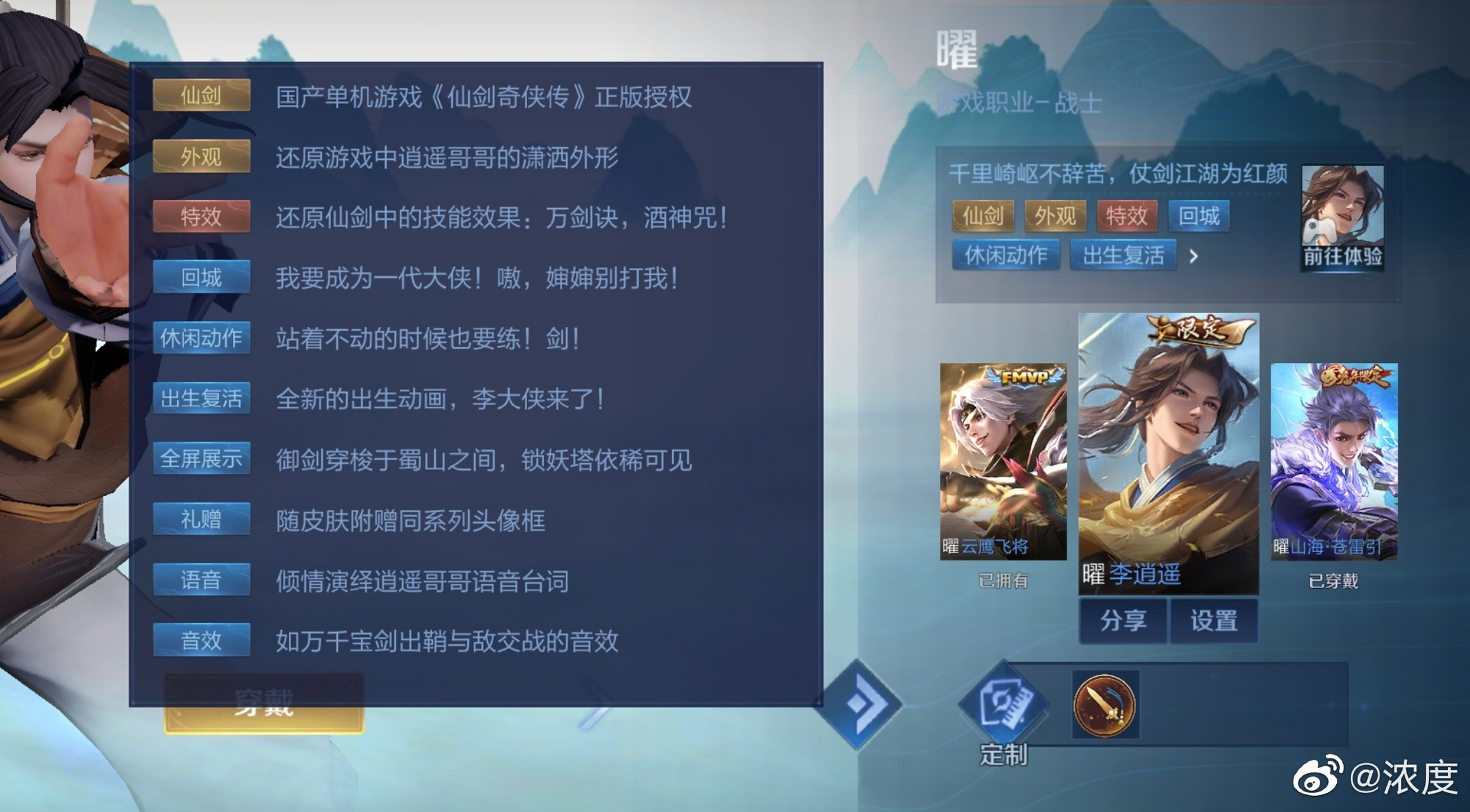Toggle the 休闲动作 tag on the right panel
1470x812 pixels.
click(1006, 255)
